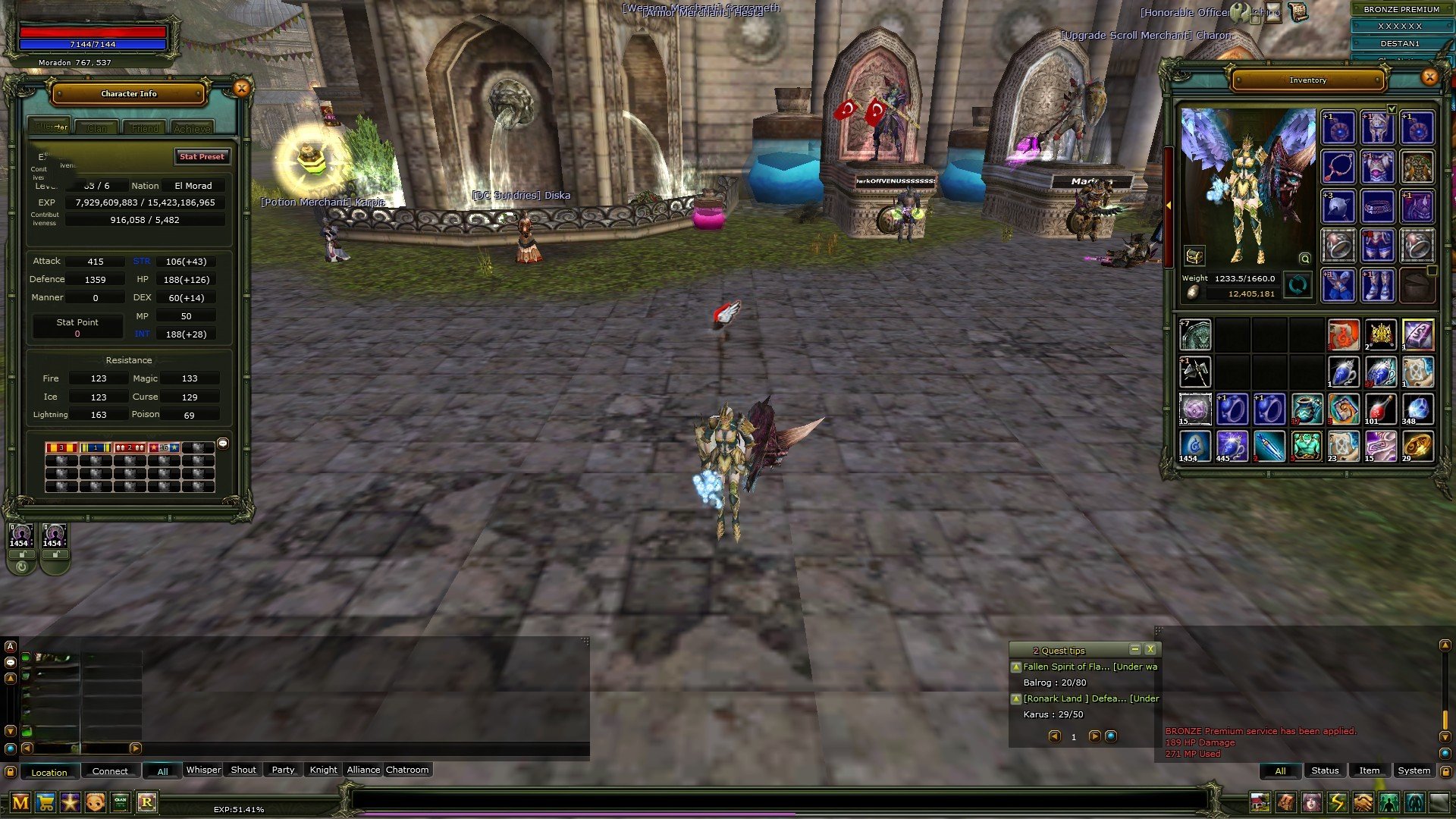Click the house icon on the bottom-right toolbar
The image size is (1456, 819).
(1260, 802)
